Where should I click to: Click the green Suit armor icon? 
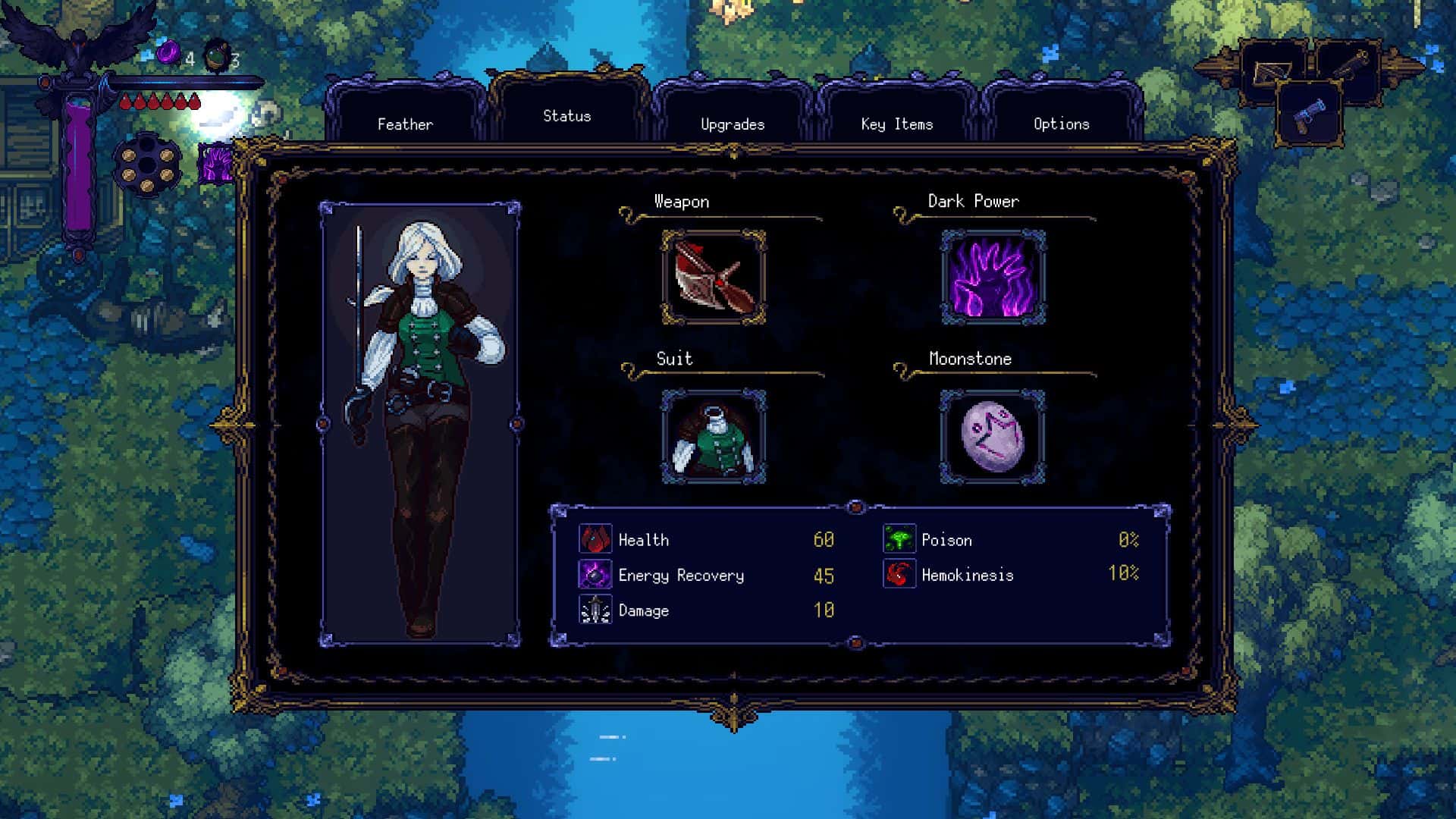(x=714, y=438)
